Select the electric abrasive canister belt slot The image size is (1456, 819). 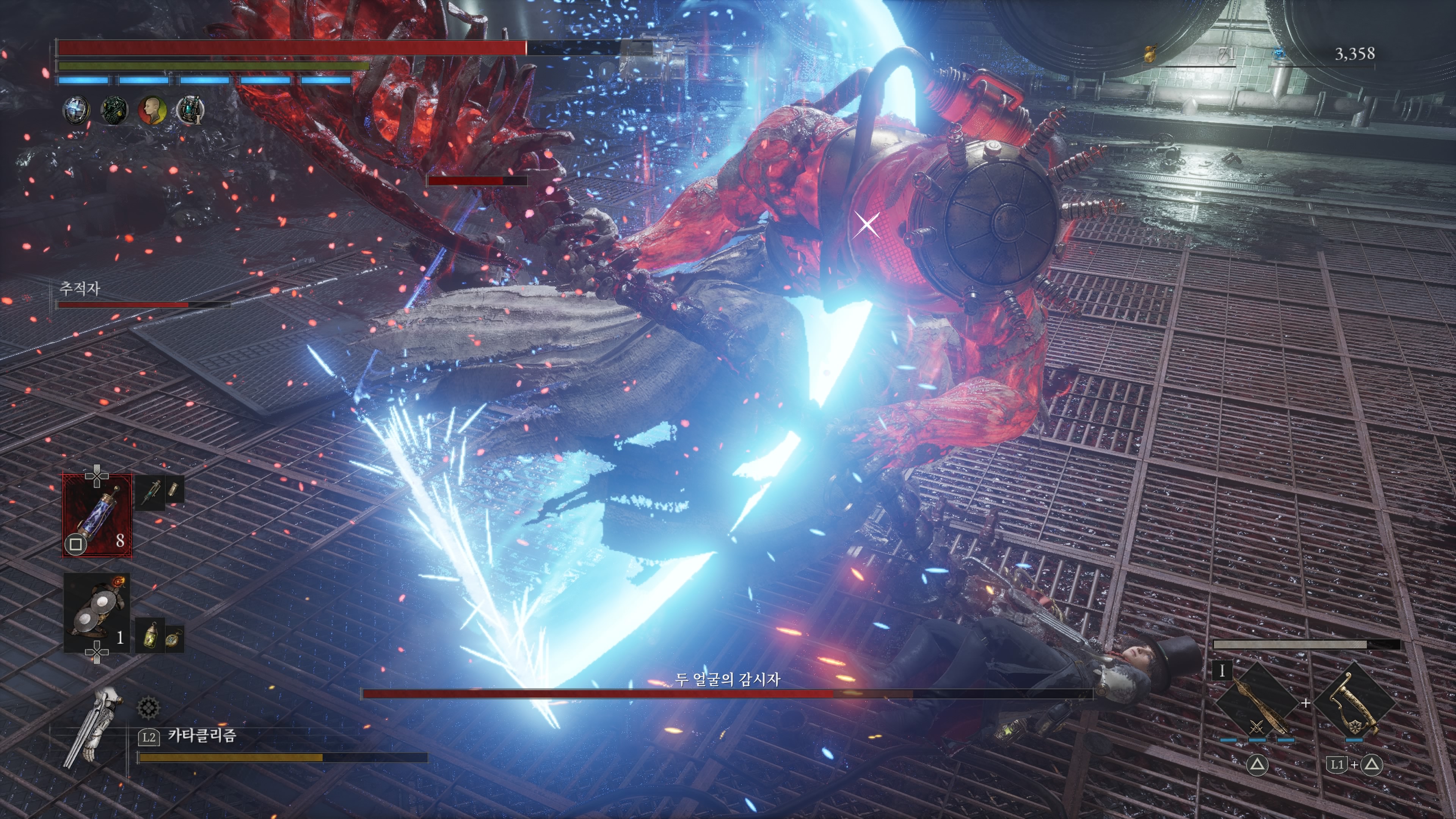97,515
